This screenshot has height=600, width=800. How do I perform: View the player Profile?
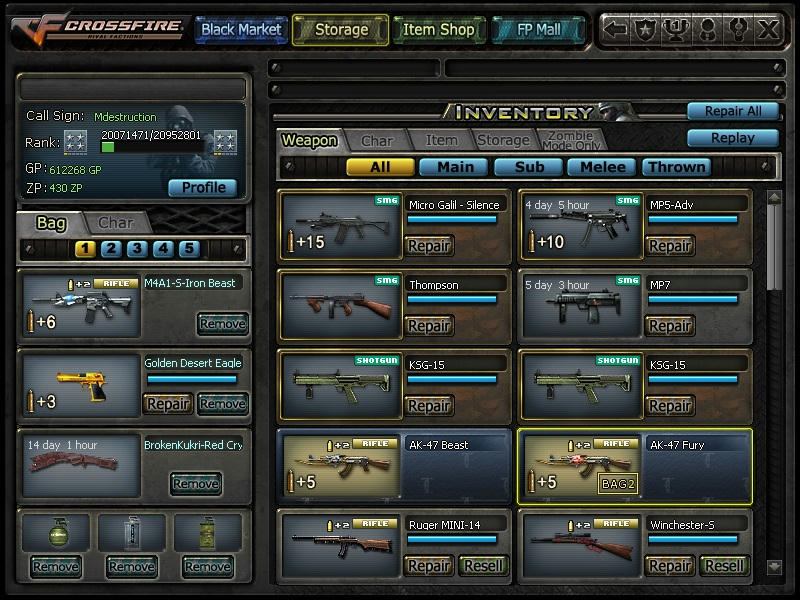pos(203,188)
